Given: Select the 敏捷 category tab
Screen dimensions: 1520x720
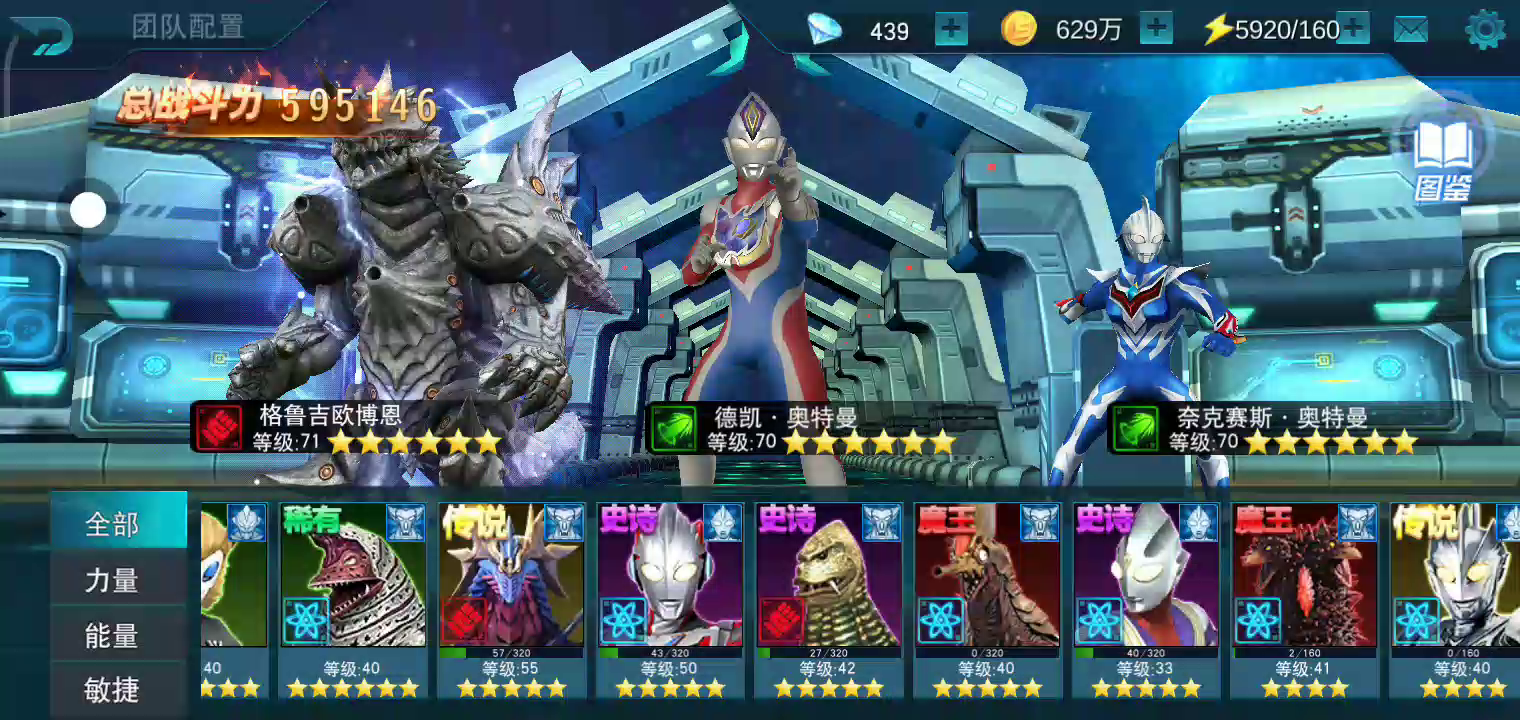Looking at the screenshot, I should pos(112,689).
